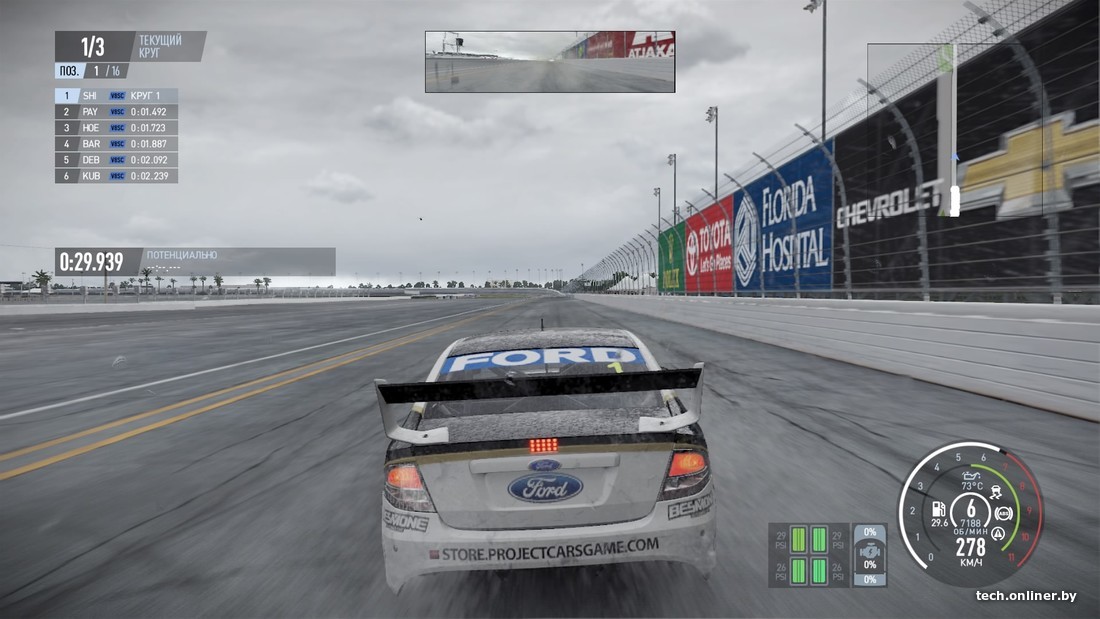This screenshot has width=1100, height=619.
Task: Toggle the traction control skidding-car icon
Action: tap(997, 492)
